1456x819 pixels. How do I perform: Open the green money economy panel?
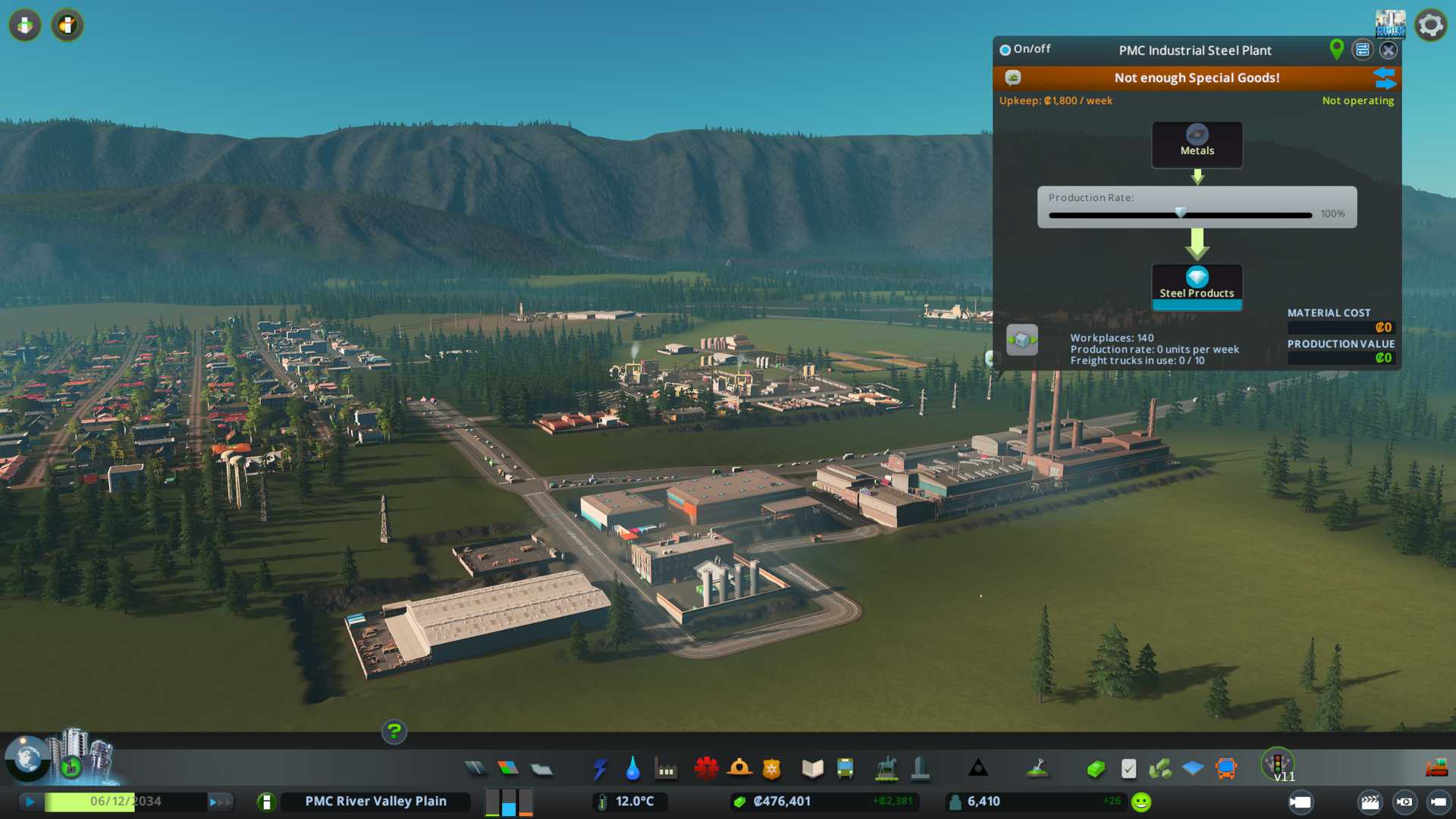[x=1096, y=769]
